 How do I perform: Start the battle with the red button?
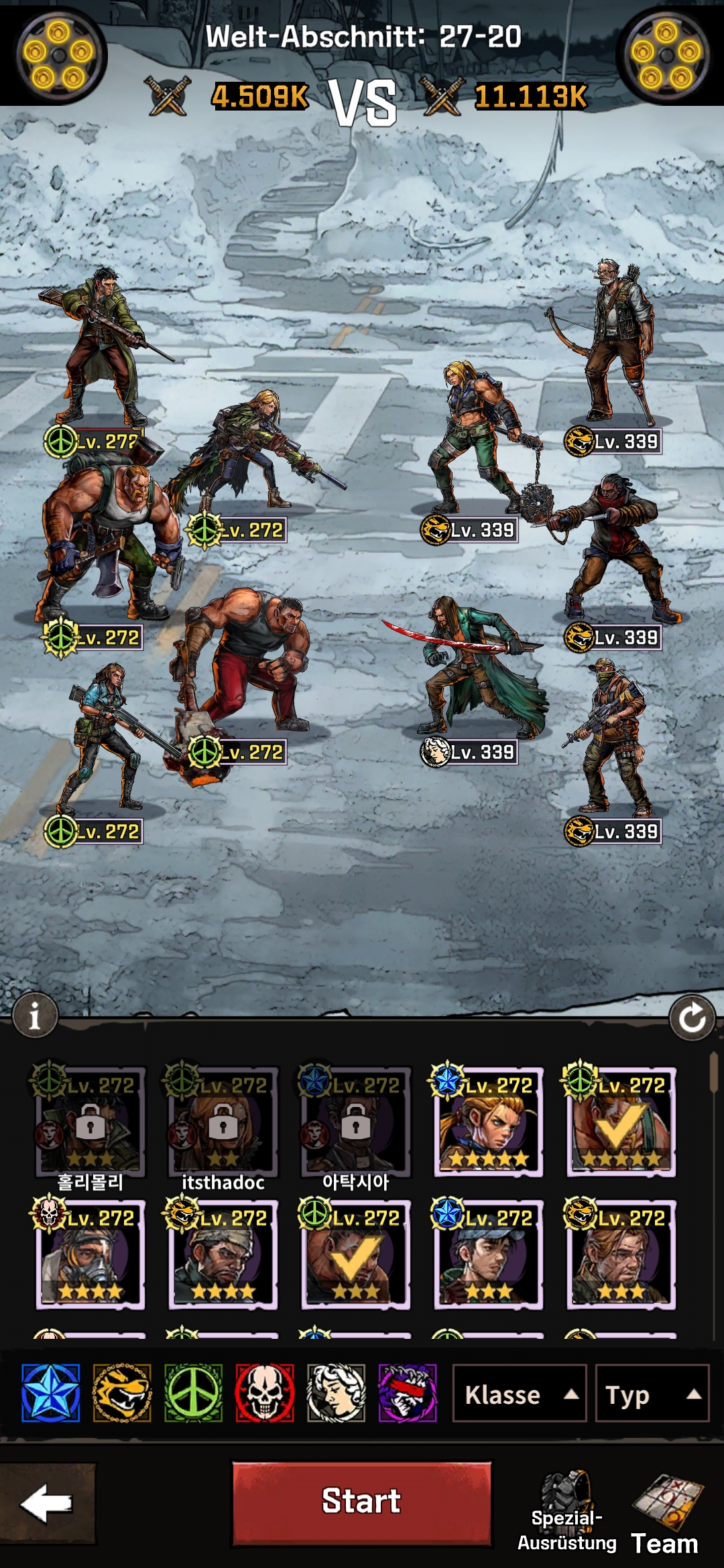(361, 1503)
